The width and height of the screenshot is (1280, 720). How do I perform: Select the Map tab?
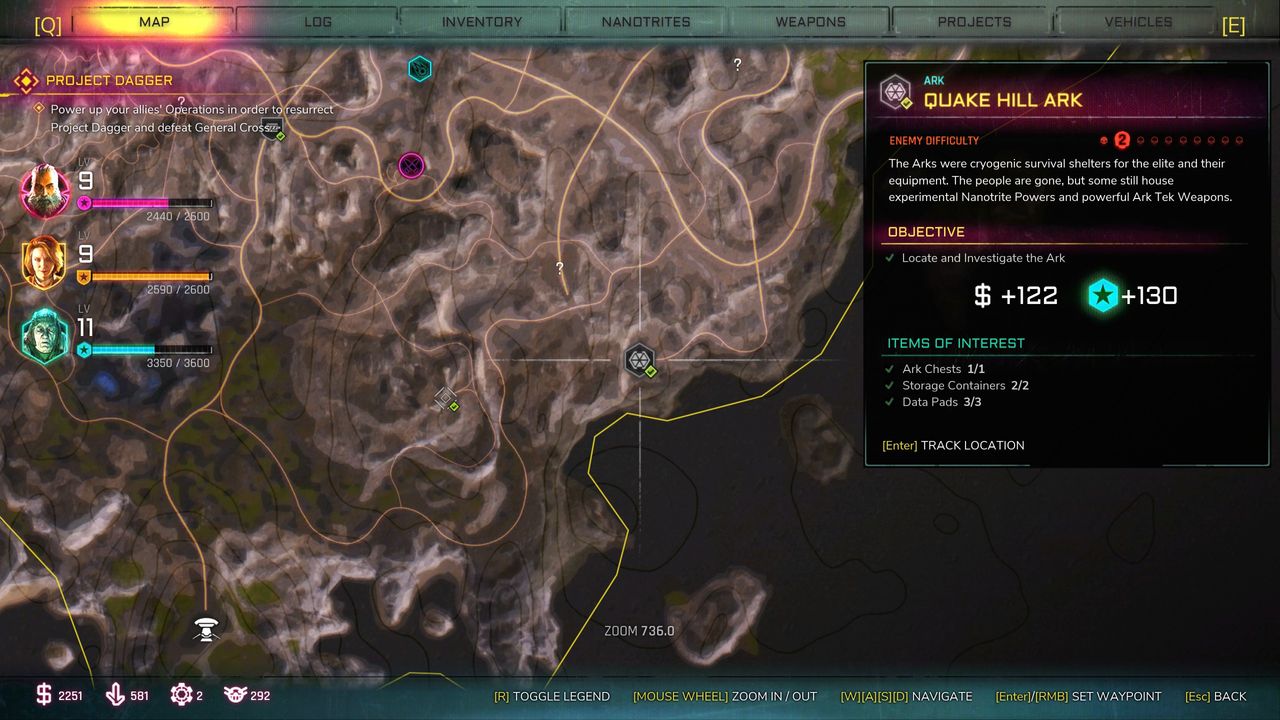point(154,21)
